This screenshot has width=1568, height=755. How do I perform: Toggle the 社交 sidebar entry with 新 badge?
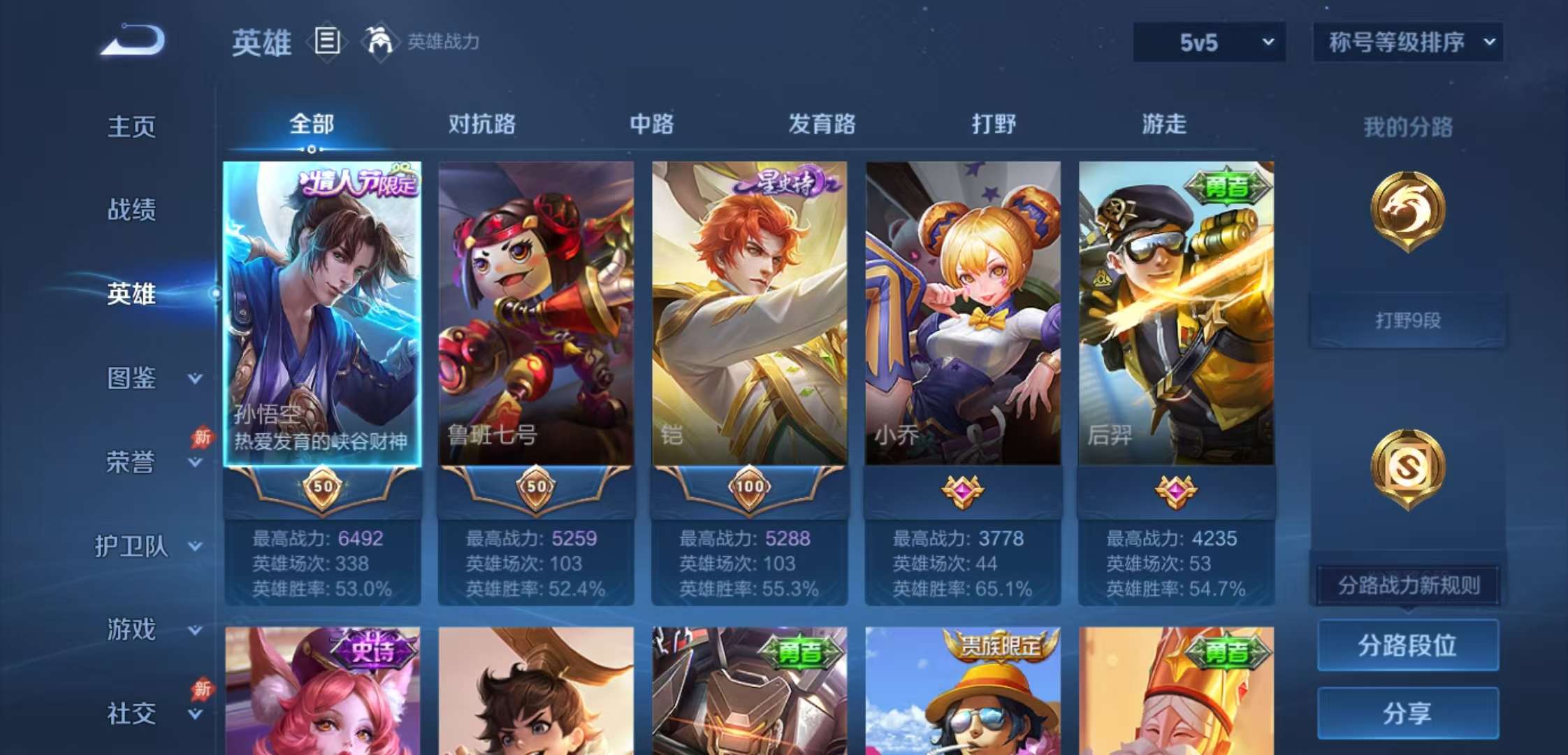point(133,713)
